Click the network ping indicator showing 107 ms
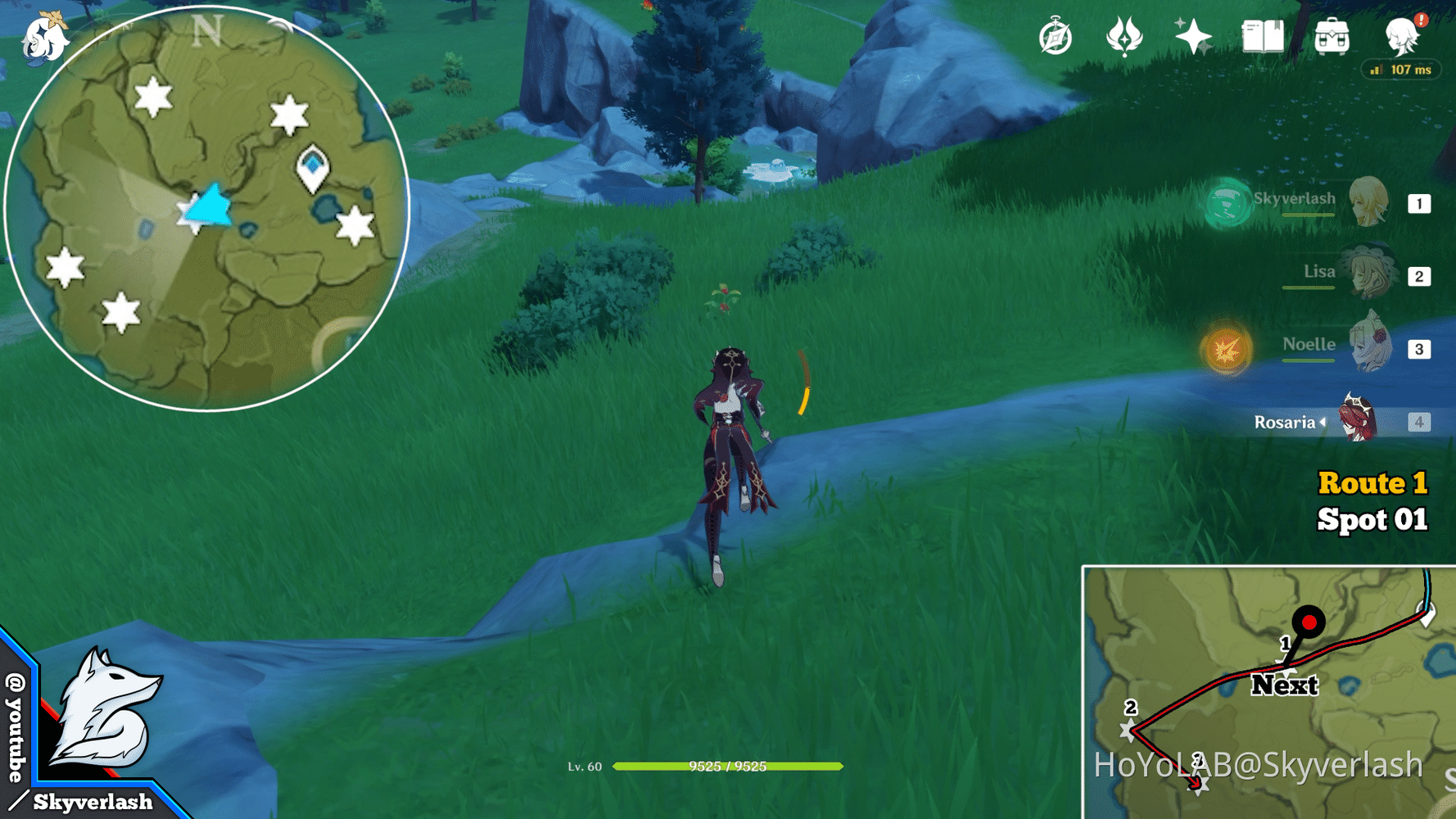Screen dimensions: 1456x819 coord(1400,70)
